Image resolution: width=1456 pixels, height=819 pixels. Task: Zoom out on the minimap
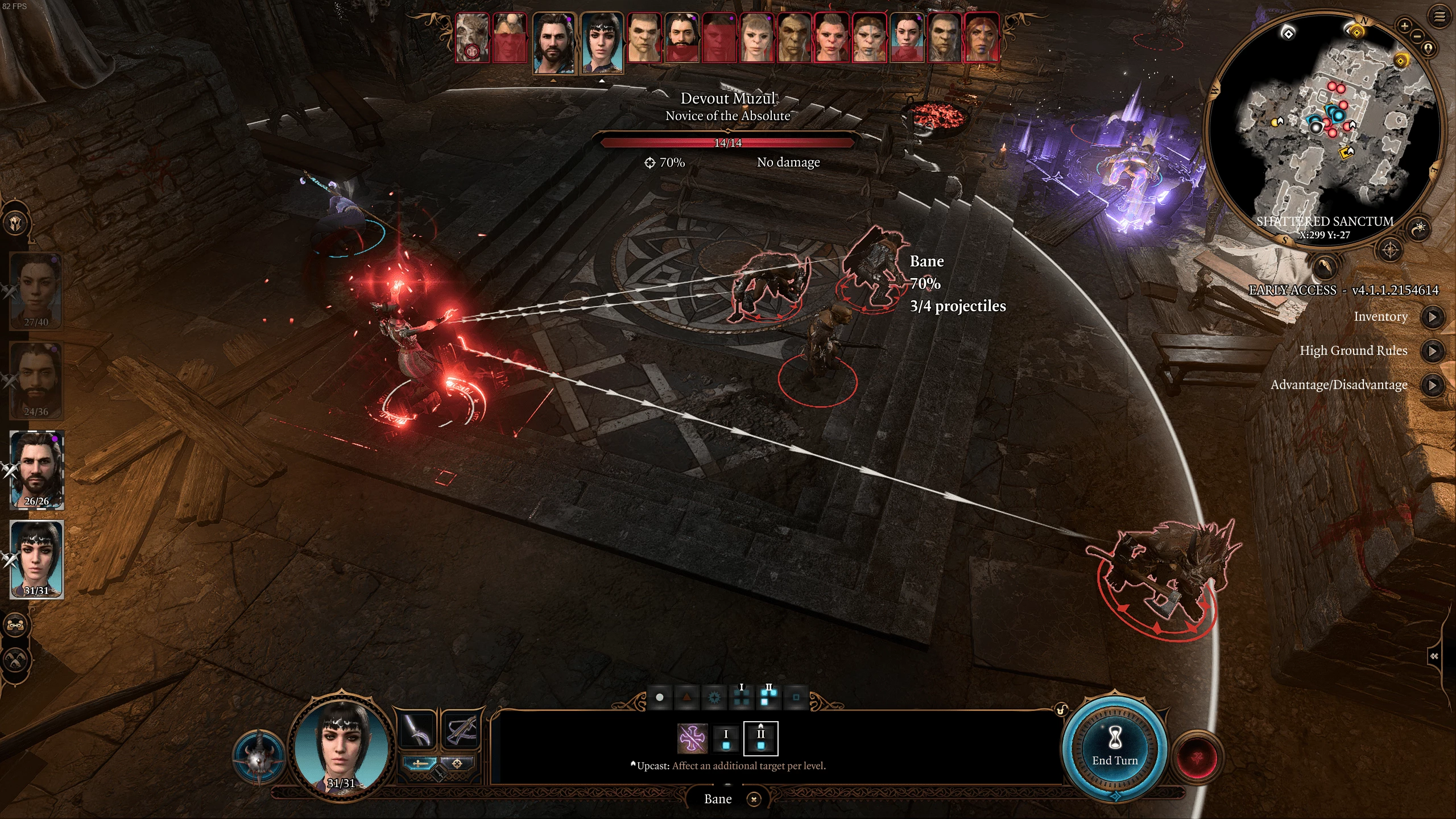1417,36
